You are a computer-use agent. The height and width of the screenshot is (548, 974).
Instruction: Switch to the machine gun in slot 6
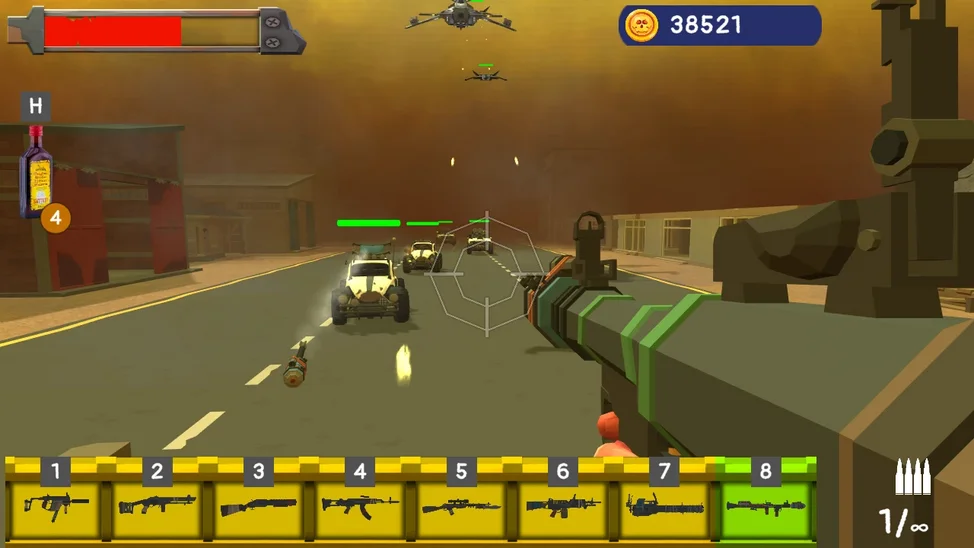tap(563, 502)
